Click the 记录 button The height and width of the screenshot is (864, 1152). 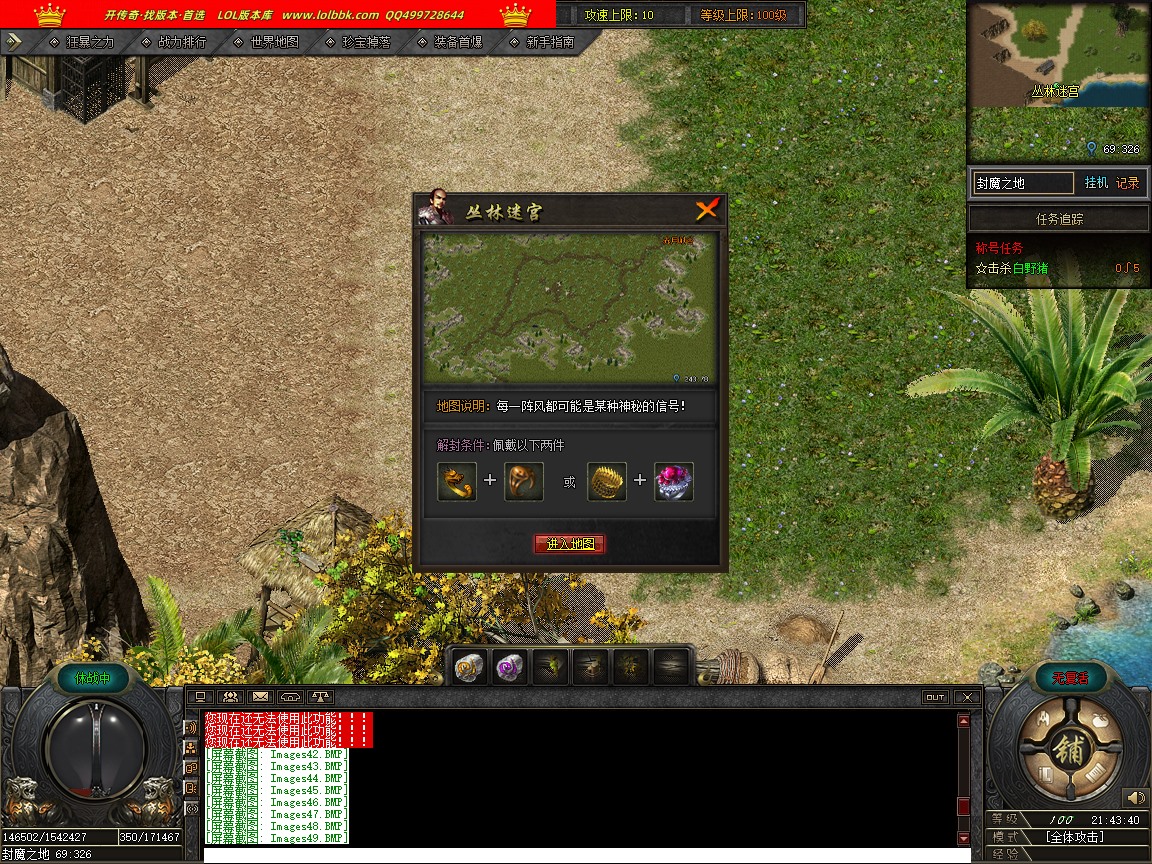(x=1128, y=183)
